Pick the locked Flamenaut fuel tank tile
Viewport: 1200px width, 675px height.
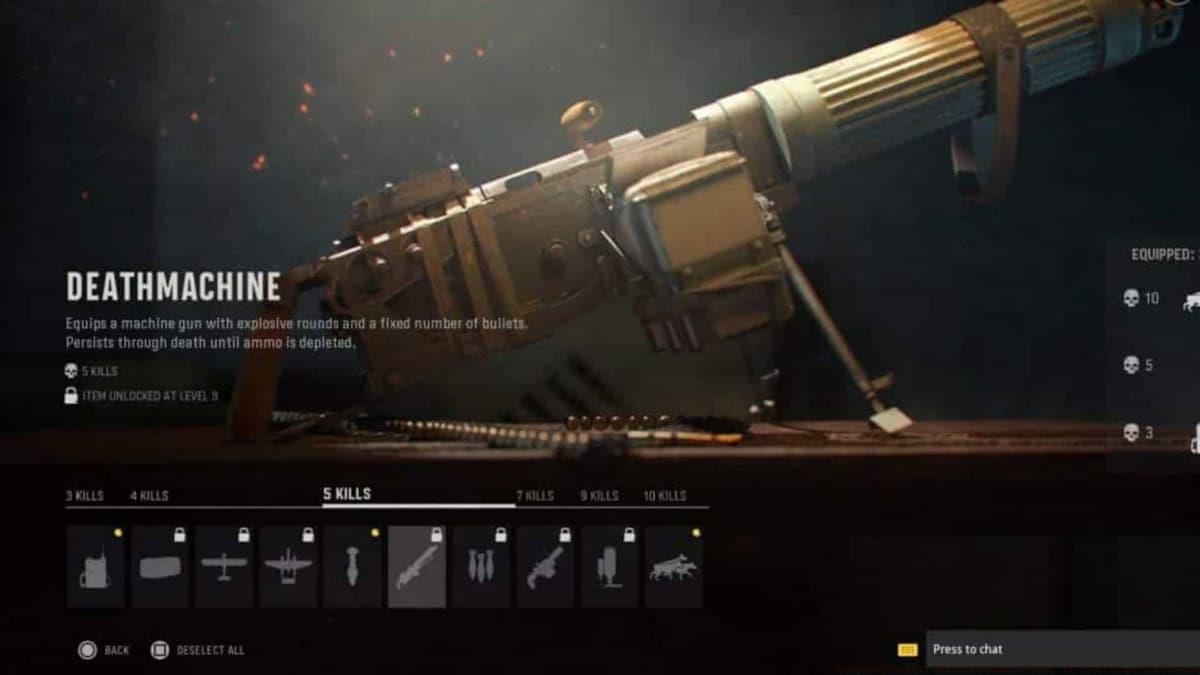609,567
